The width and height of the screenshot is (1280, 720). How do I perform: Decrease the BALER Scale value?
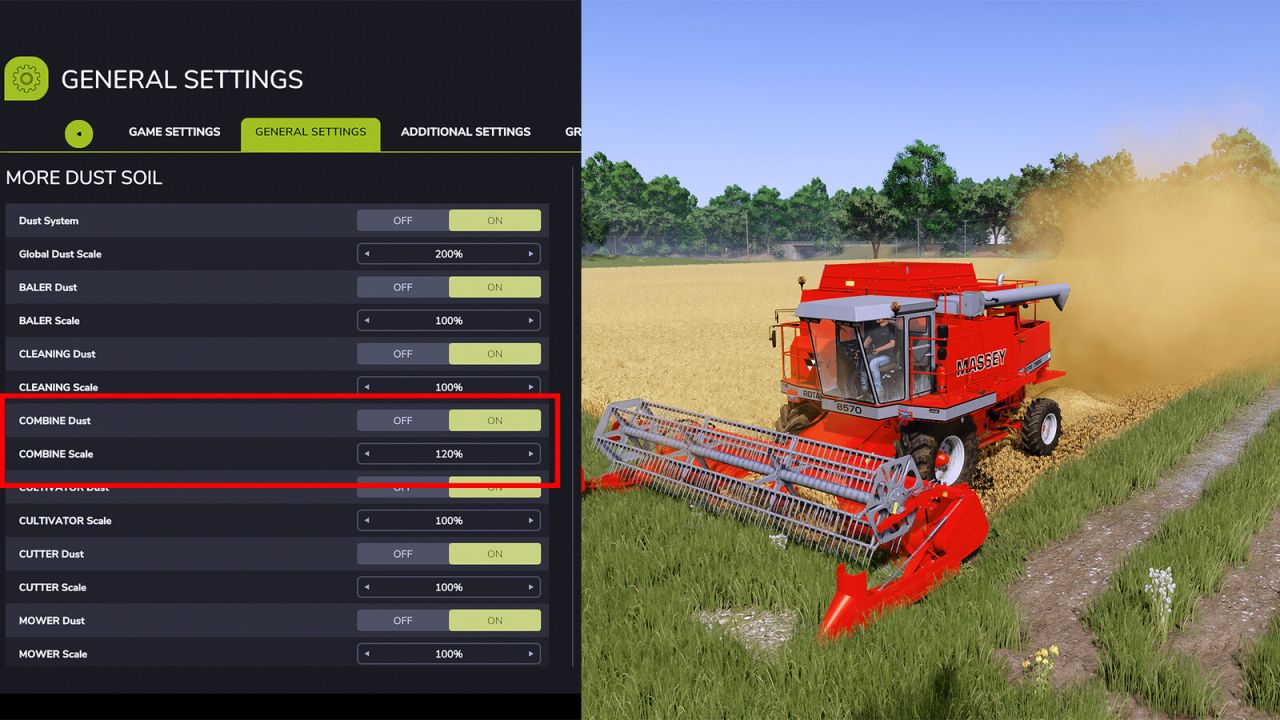click(366, 320)
